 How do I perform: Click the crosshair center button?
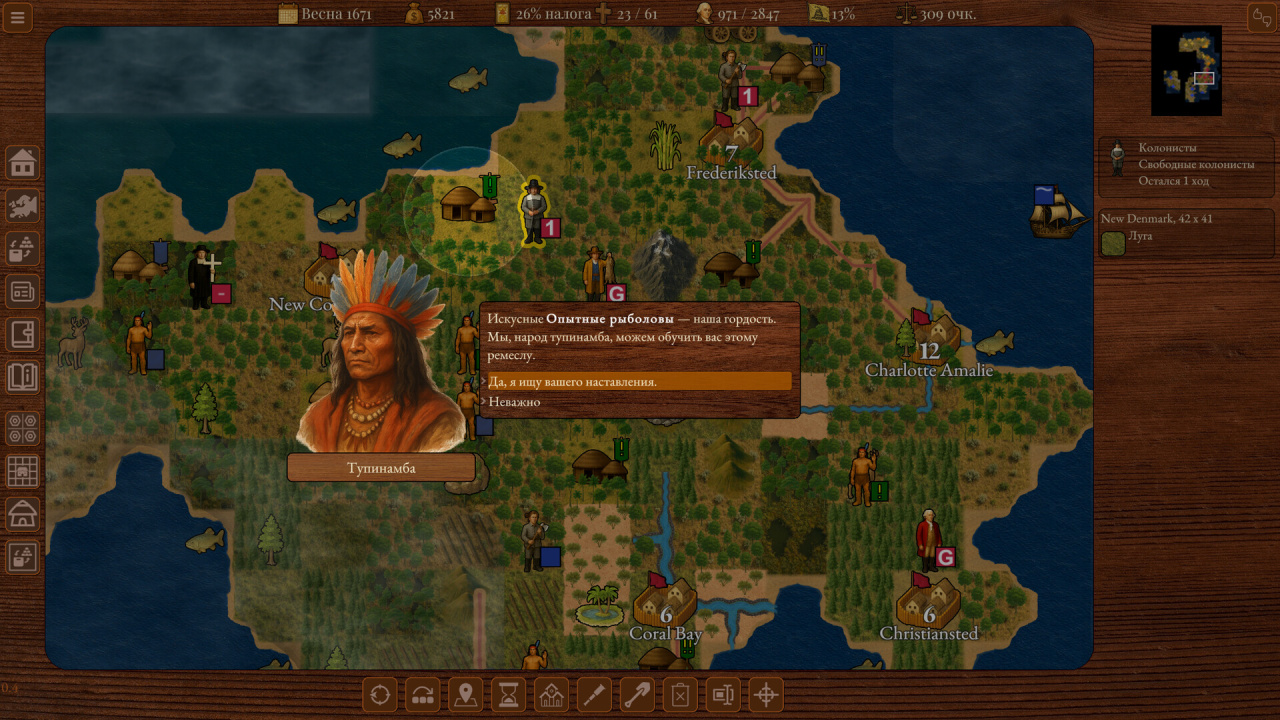coord(766,695)
